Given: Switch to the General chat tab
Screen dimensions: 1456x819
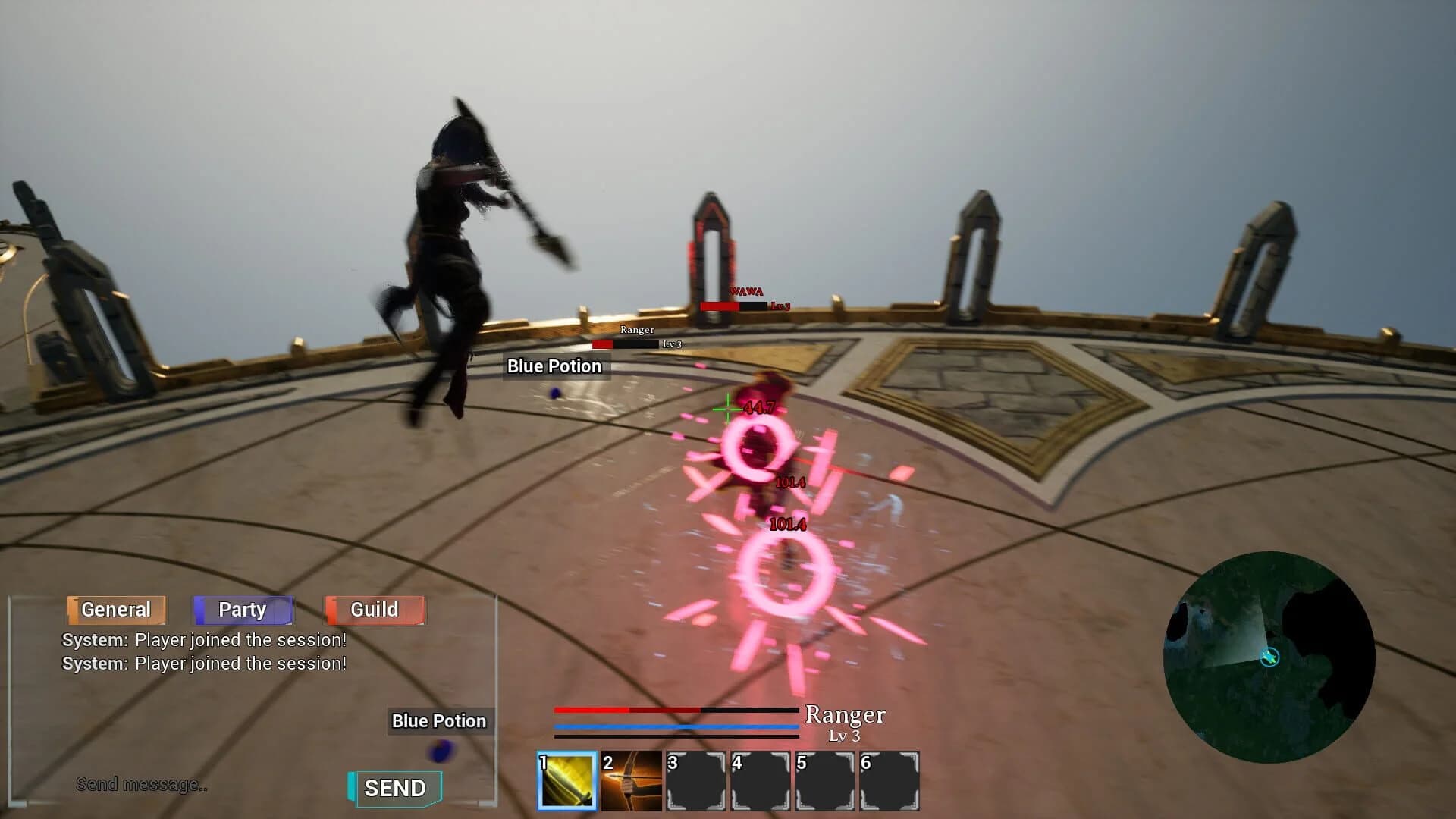Looking at the screenshot, I should click(115, 609).
